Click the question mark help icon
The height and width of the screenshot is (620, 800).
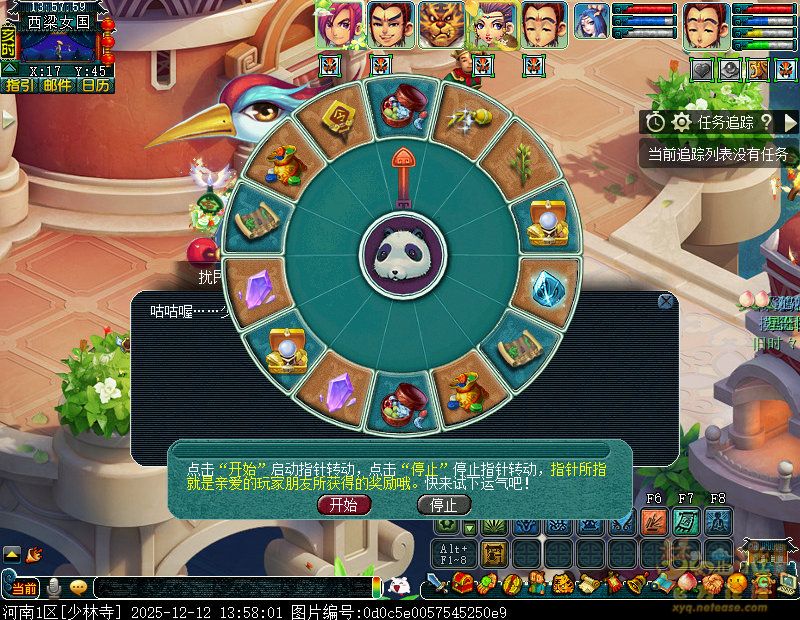766,122
